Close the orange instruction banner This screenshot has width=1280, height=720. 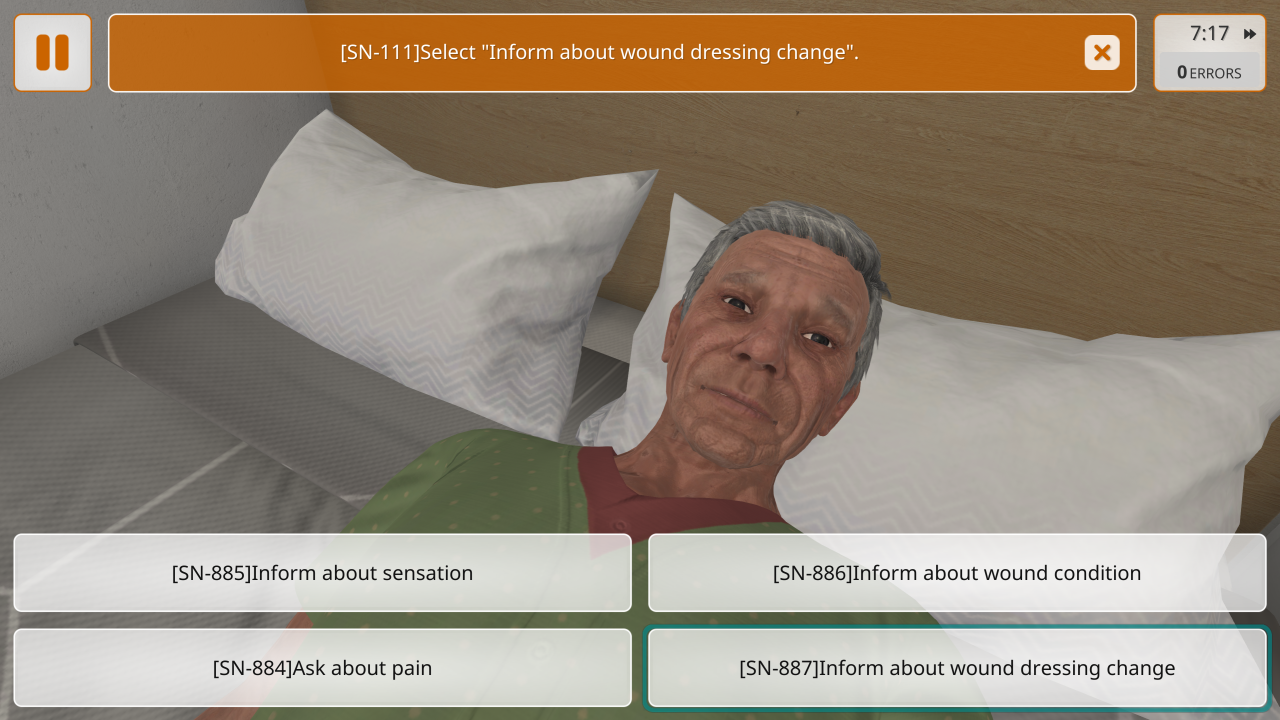coord(1102,53)
